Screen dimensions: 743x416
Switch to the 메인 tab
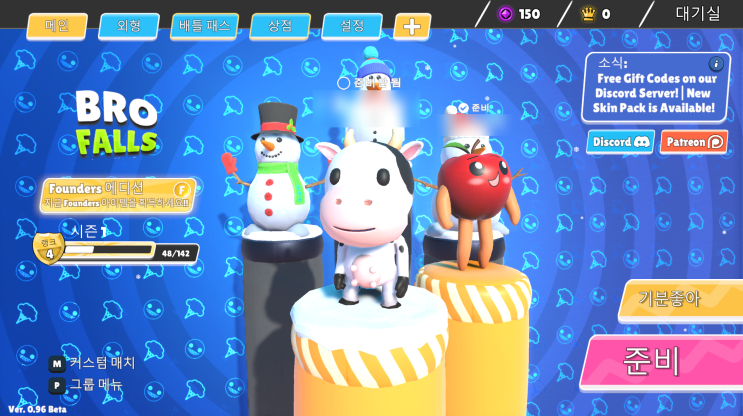click(x=57, y=26)
